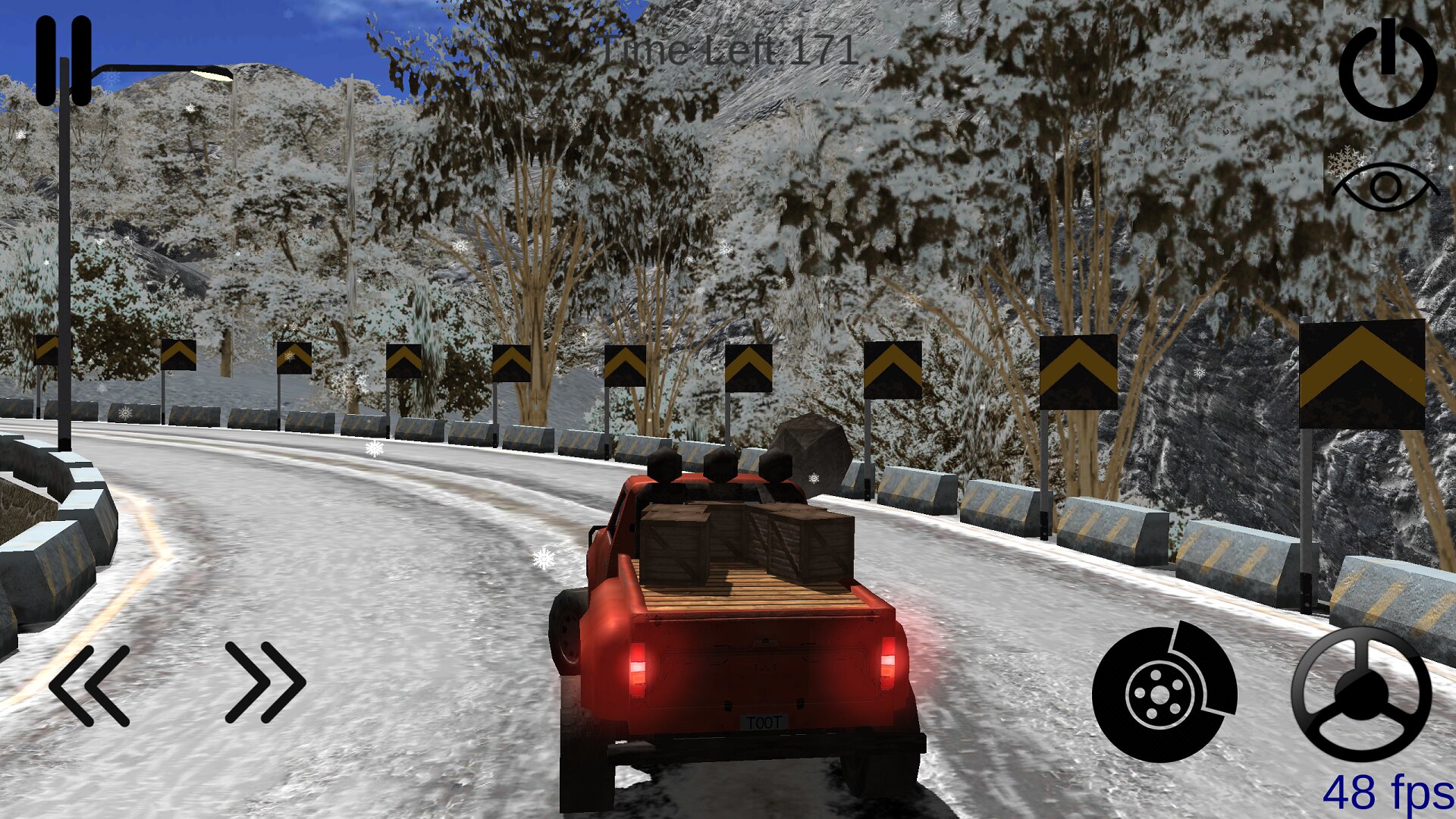Screen dimensions: 1456x819
Task: Toggle the camera view with the eye symbol
Action: coord(1385,186)
